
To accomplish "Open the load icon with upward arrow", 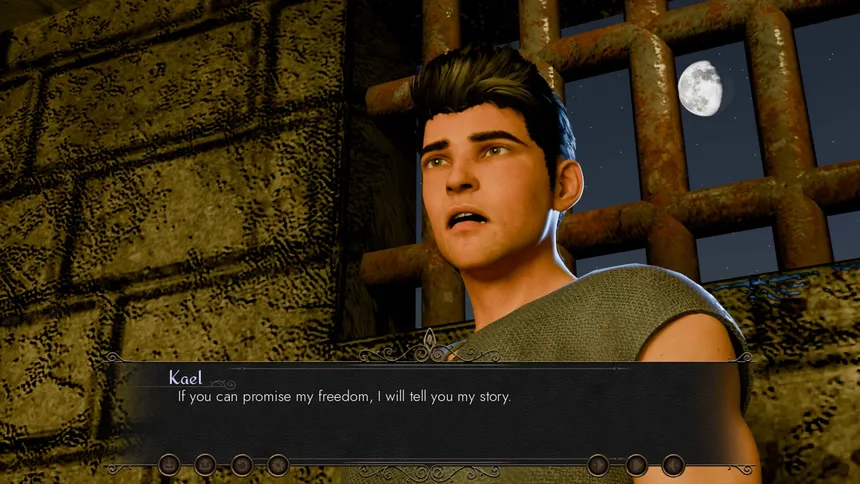I will (205, 465).
